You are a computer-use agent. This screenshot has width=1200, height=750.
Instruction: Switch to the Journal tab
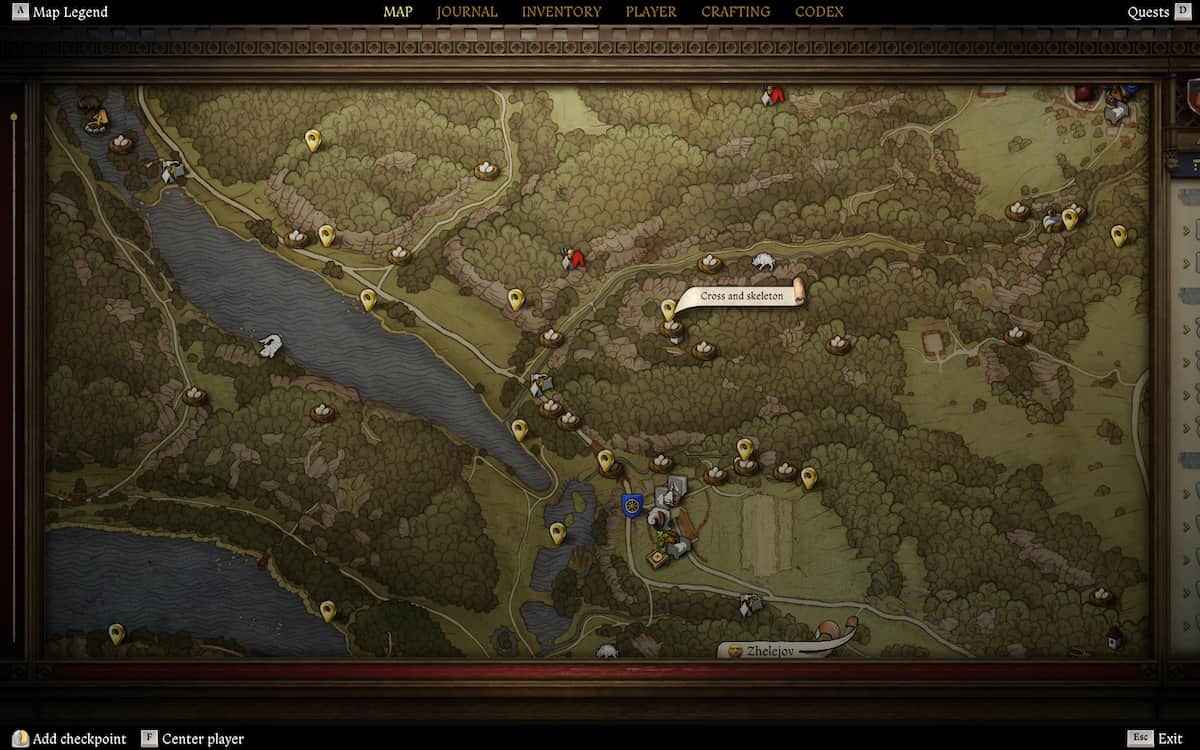467,12
